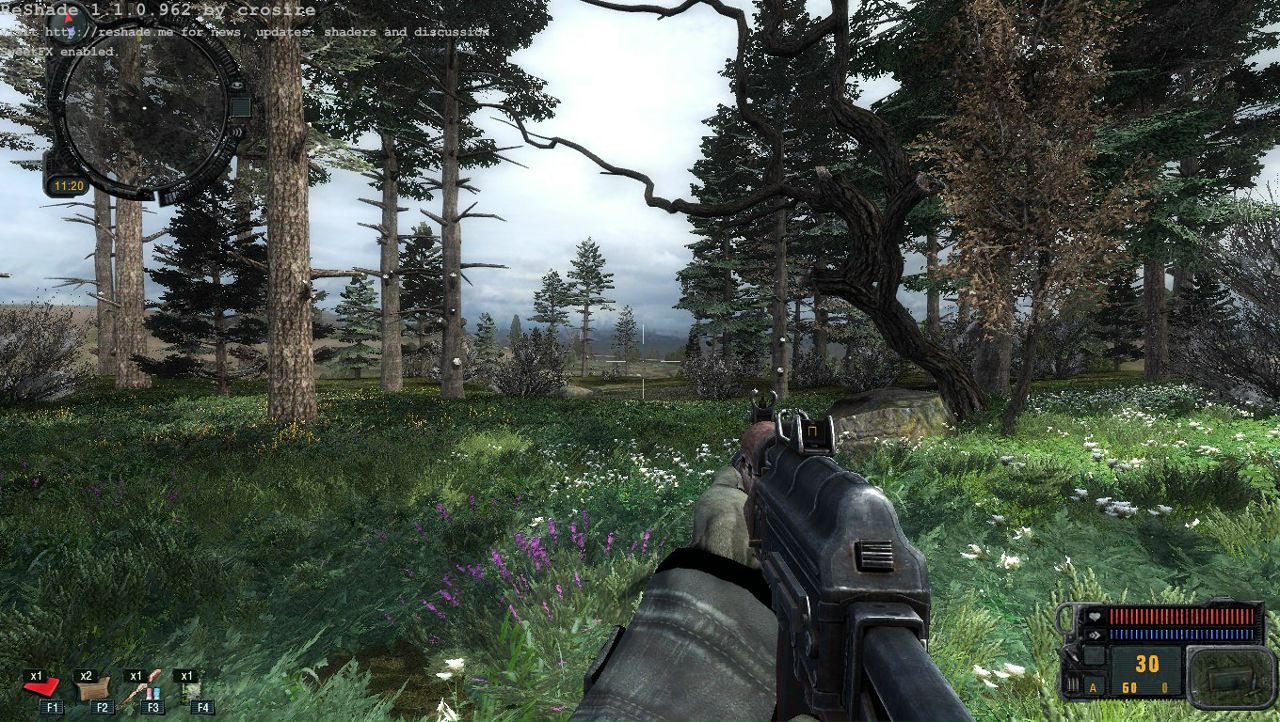Toggle the fire mode indicator showing A
The image size is (1280, 722).
[x=1092, y=687]
